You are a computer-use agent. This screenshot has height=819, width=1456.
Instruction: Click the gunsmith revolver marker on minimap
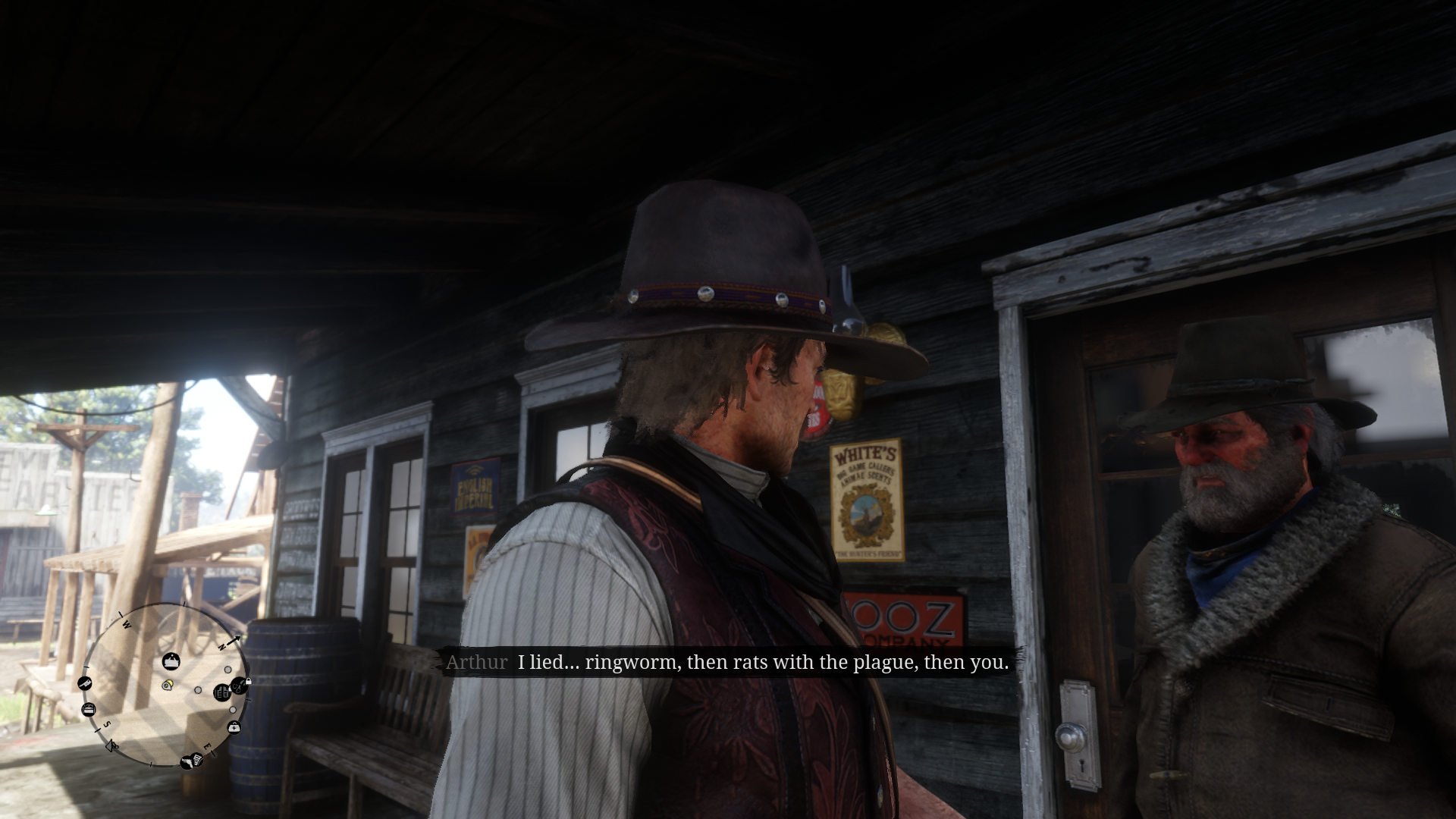pyautogui.click(x=187, y=762)
